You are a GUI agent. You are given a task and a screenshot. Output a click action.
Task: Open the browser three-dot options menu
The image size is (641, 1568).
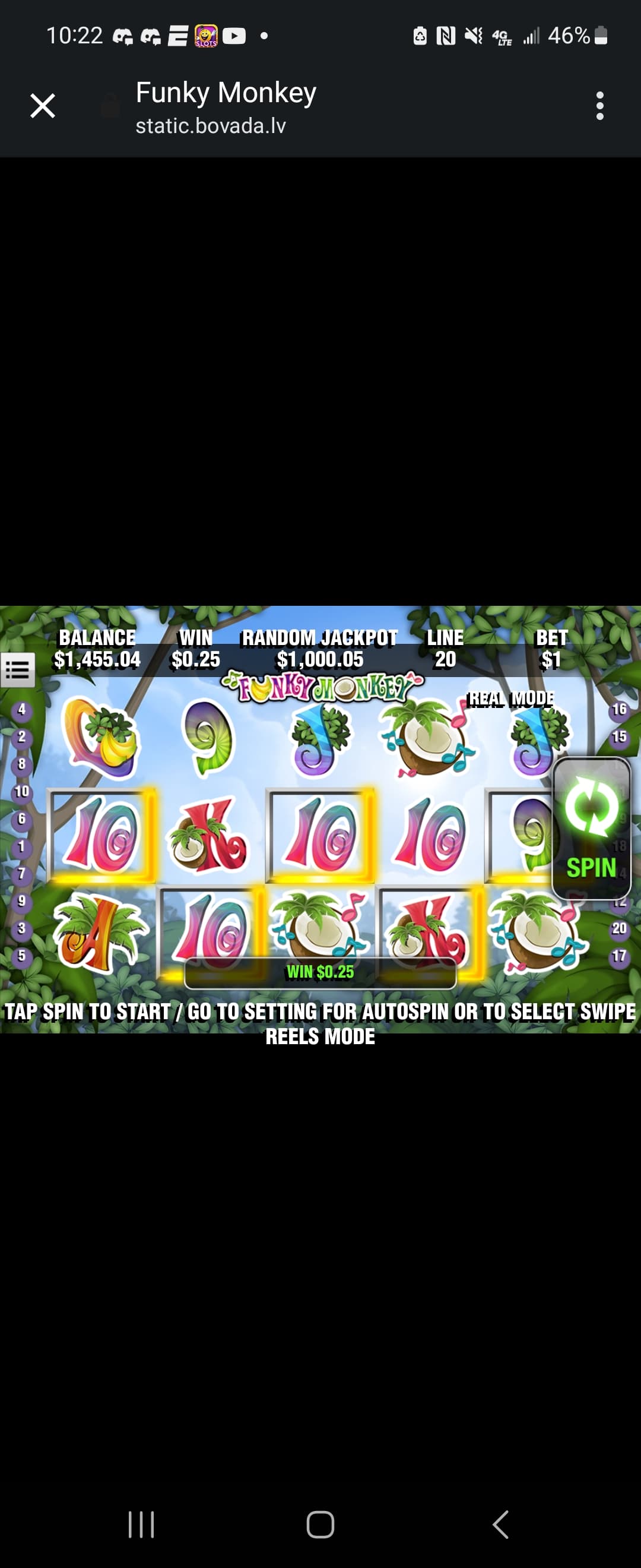599,106
